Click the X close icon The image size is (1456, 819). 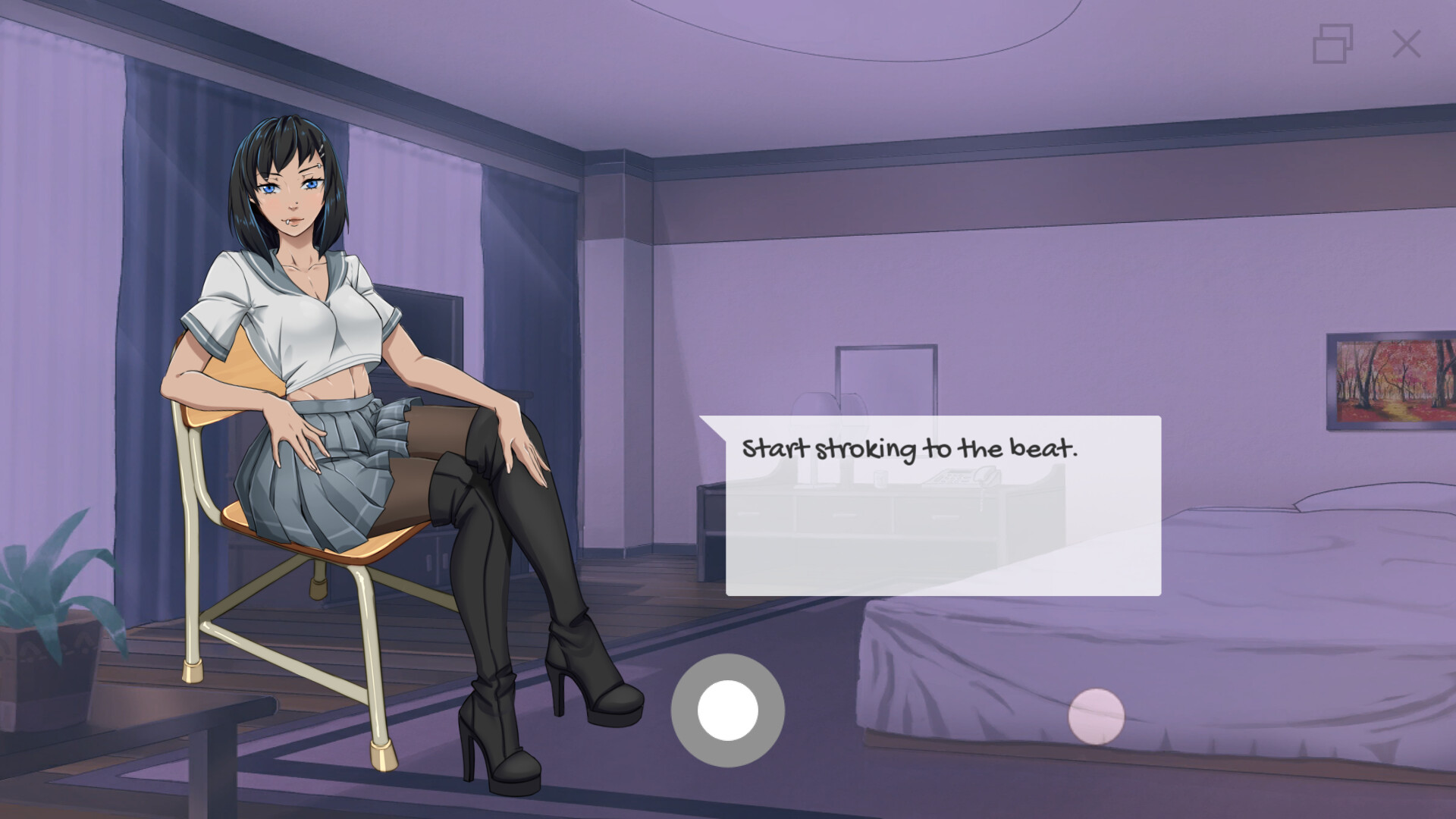[x=1407, y=43]
